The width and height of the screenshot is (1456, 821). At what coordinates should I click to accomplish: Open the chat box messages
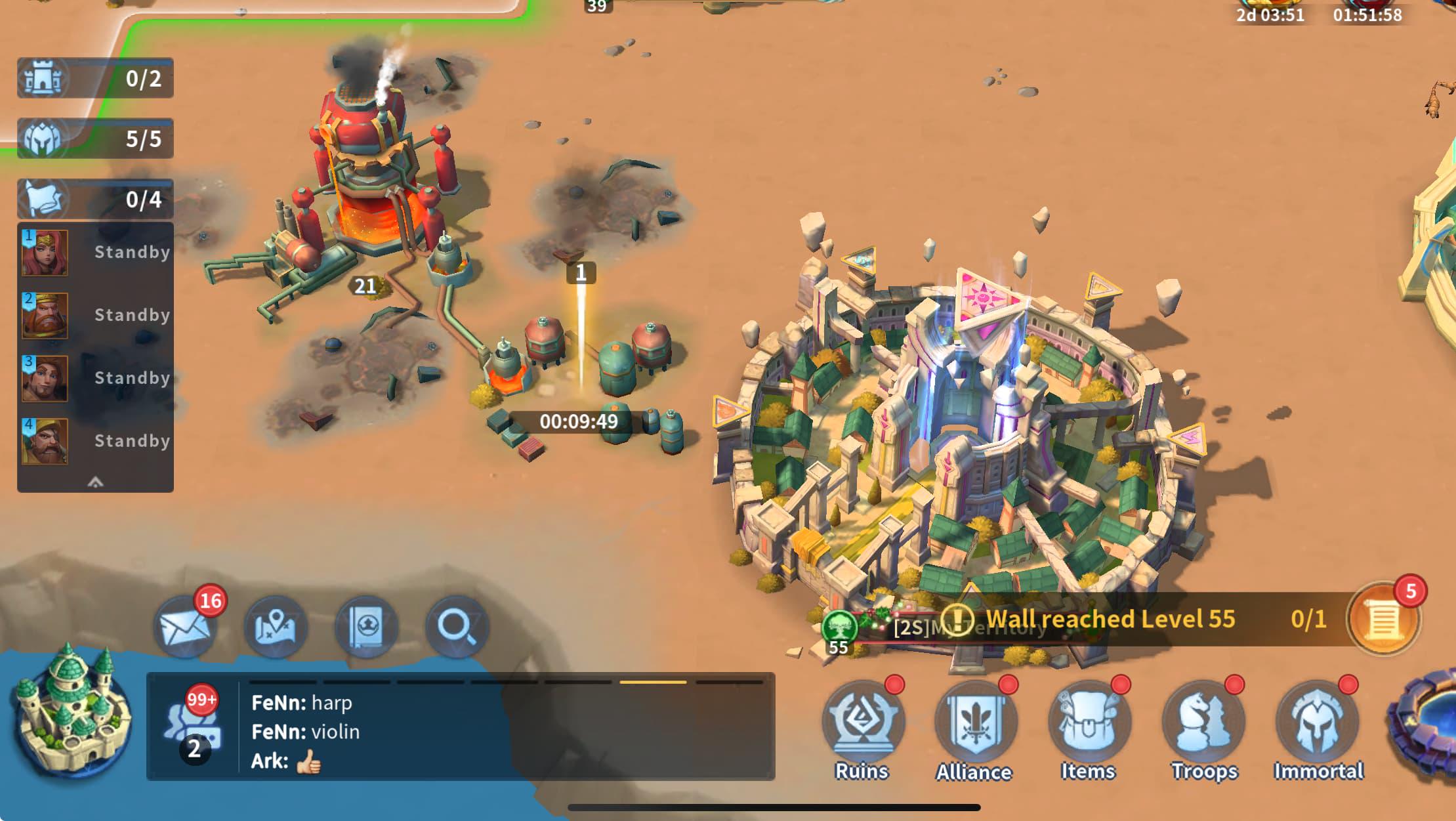459,730
